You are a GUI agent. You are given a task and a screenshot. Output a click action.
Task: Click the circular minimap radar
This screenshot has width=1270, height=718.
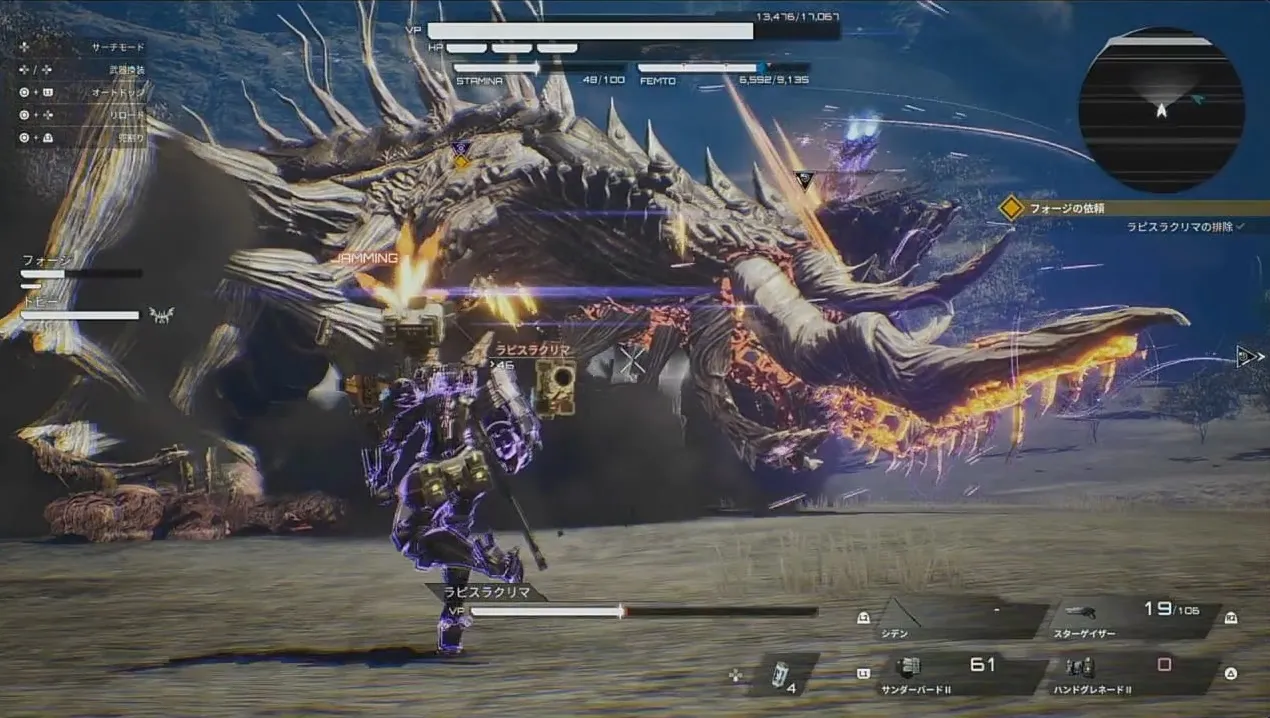coord(1161,109)
